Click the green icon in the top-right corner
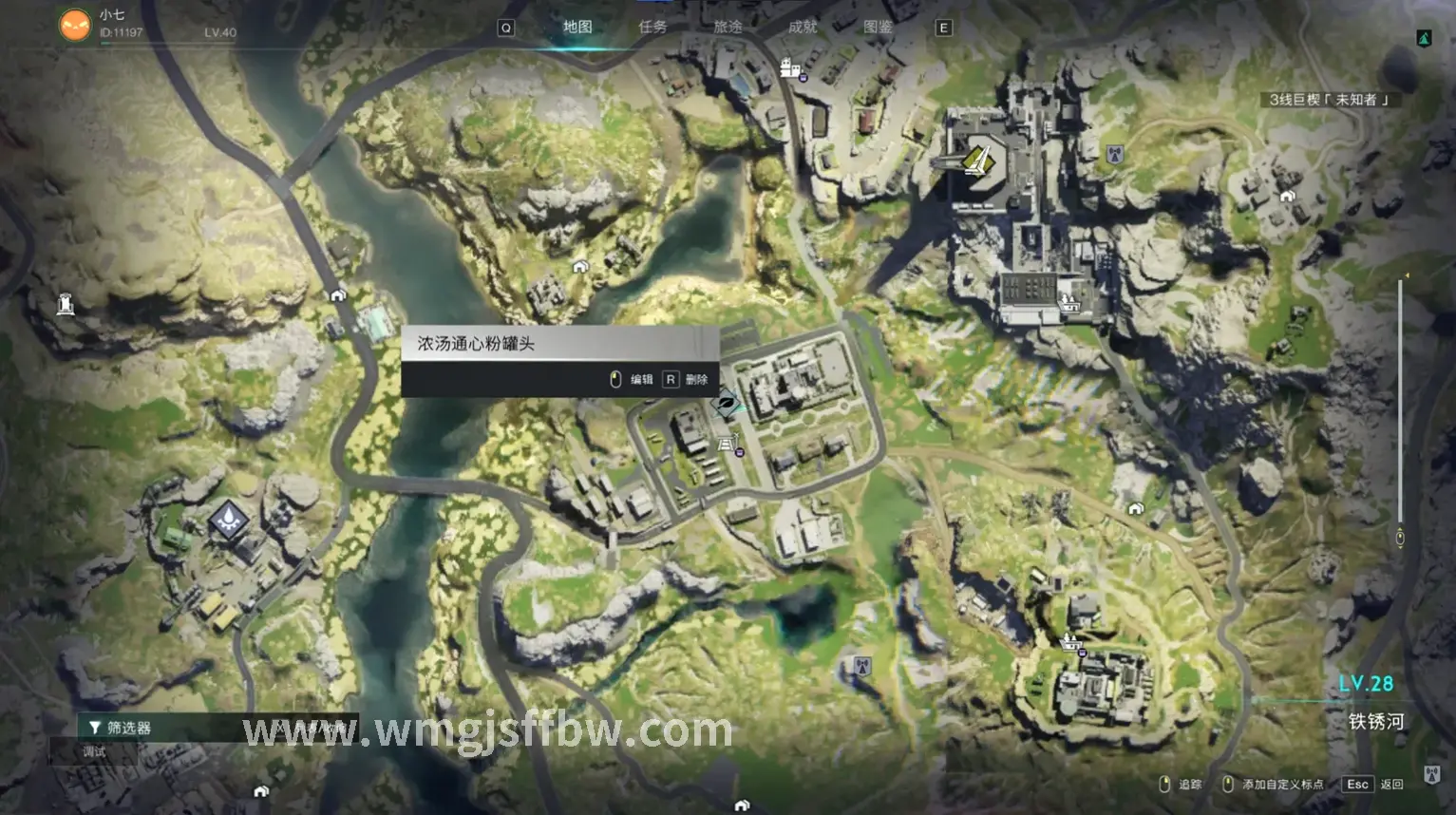This screenshot has height=815, width=1456. tap(1424, 38)
